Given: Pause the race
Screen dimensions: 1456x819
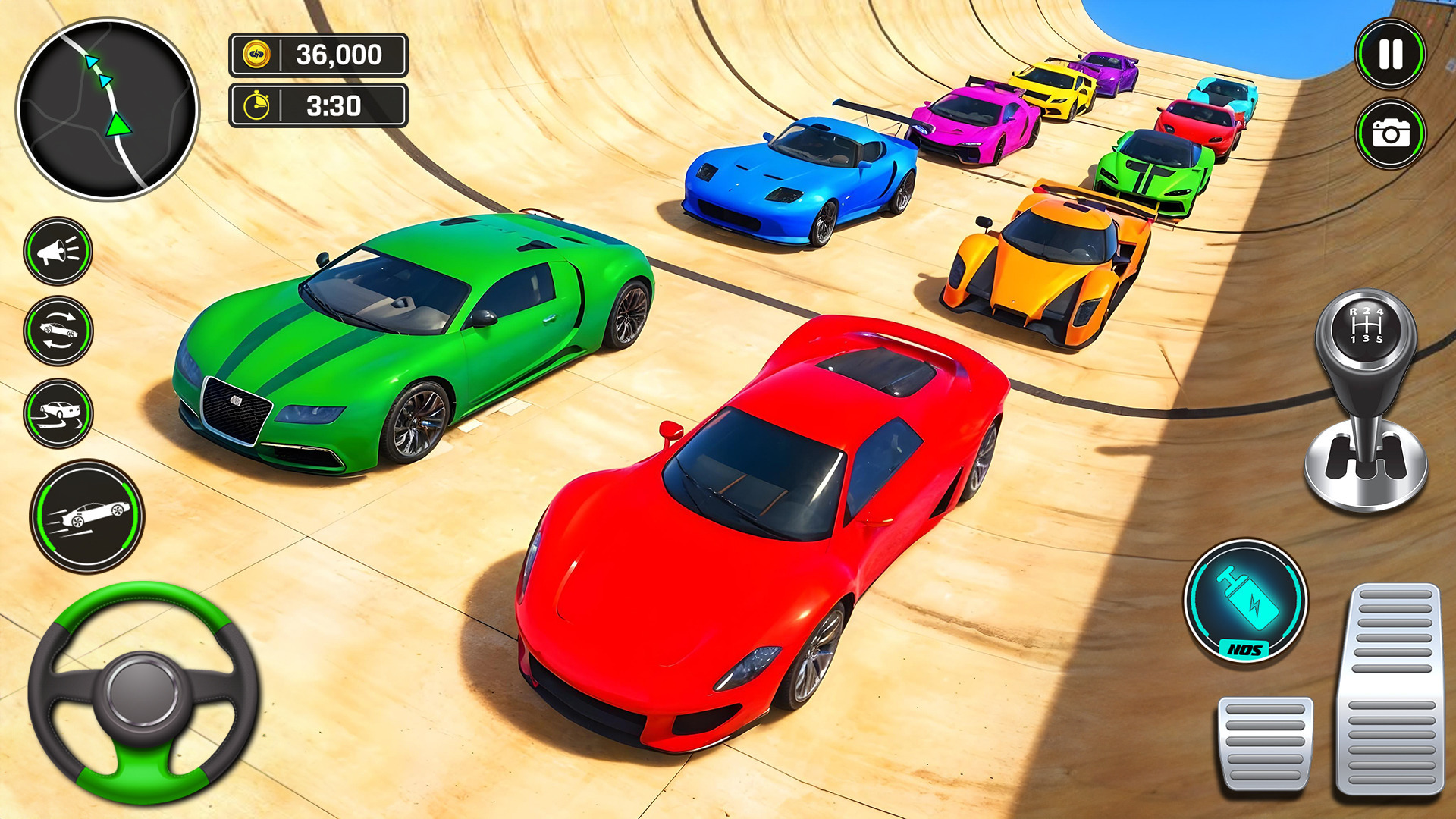Looking at the screenshot, I should [x=1390, y=55].
